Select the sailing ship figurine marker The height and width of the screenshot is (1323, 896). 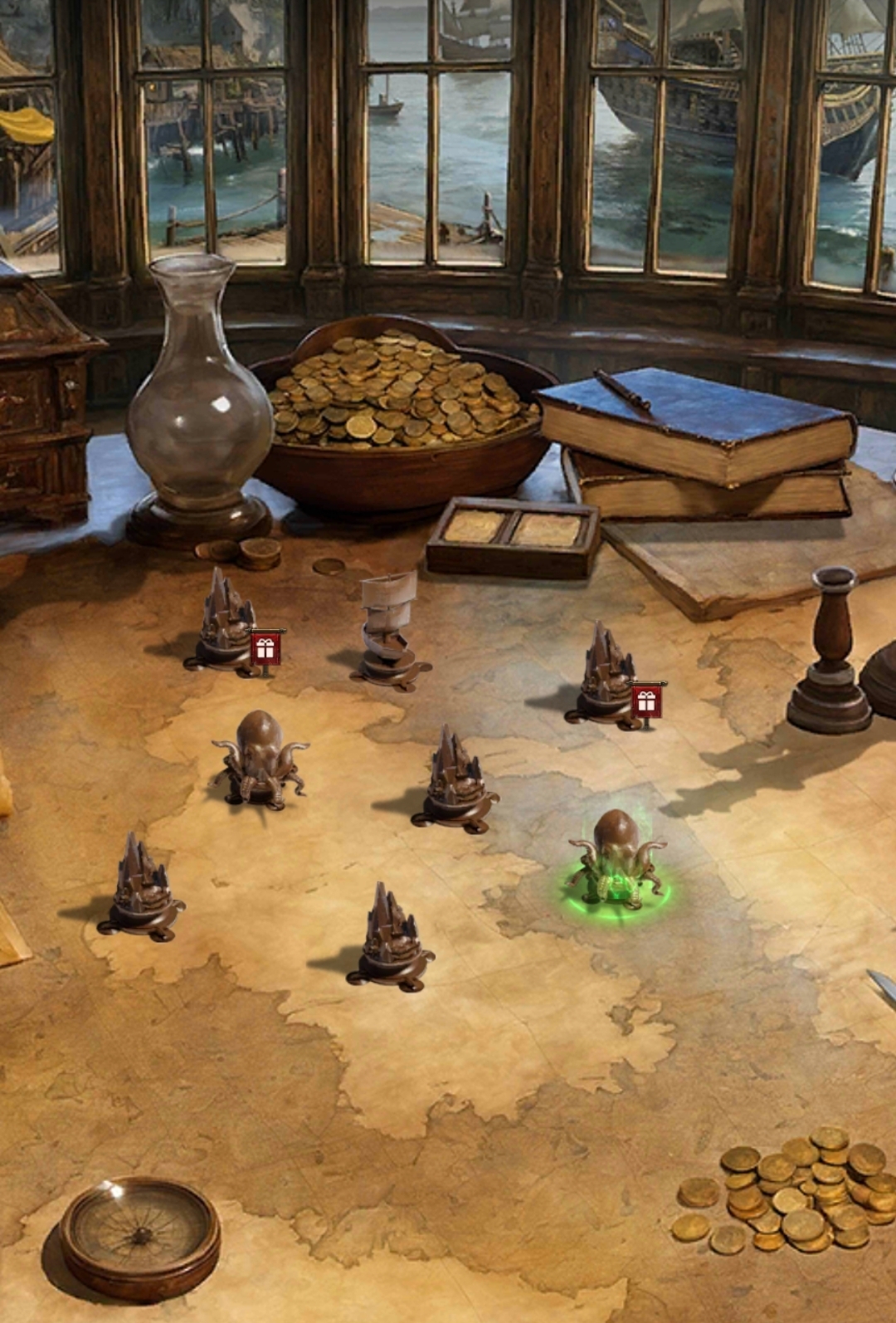point(389,632)
